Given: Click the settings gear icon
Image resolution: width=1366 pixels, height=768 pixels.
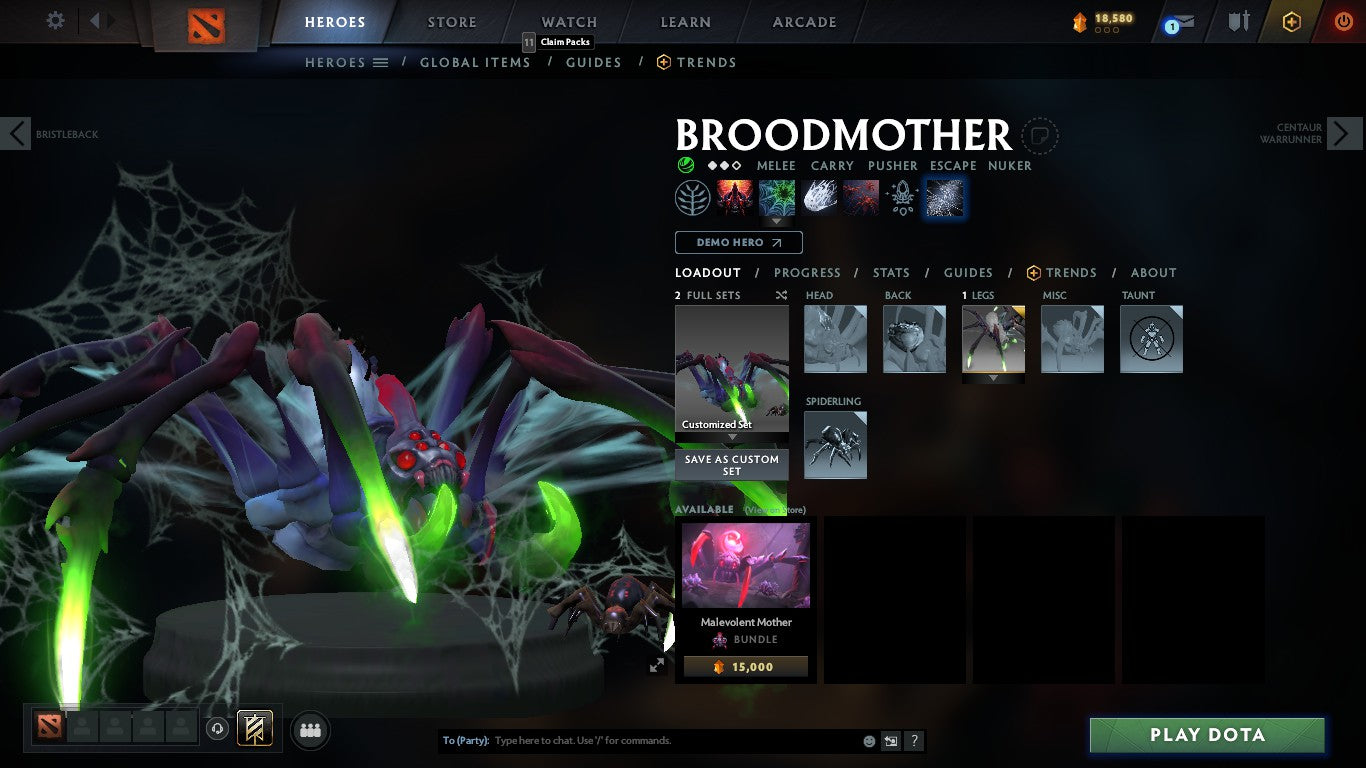Looking at the screenshot, I should point(55,20).
